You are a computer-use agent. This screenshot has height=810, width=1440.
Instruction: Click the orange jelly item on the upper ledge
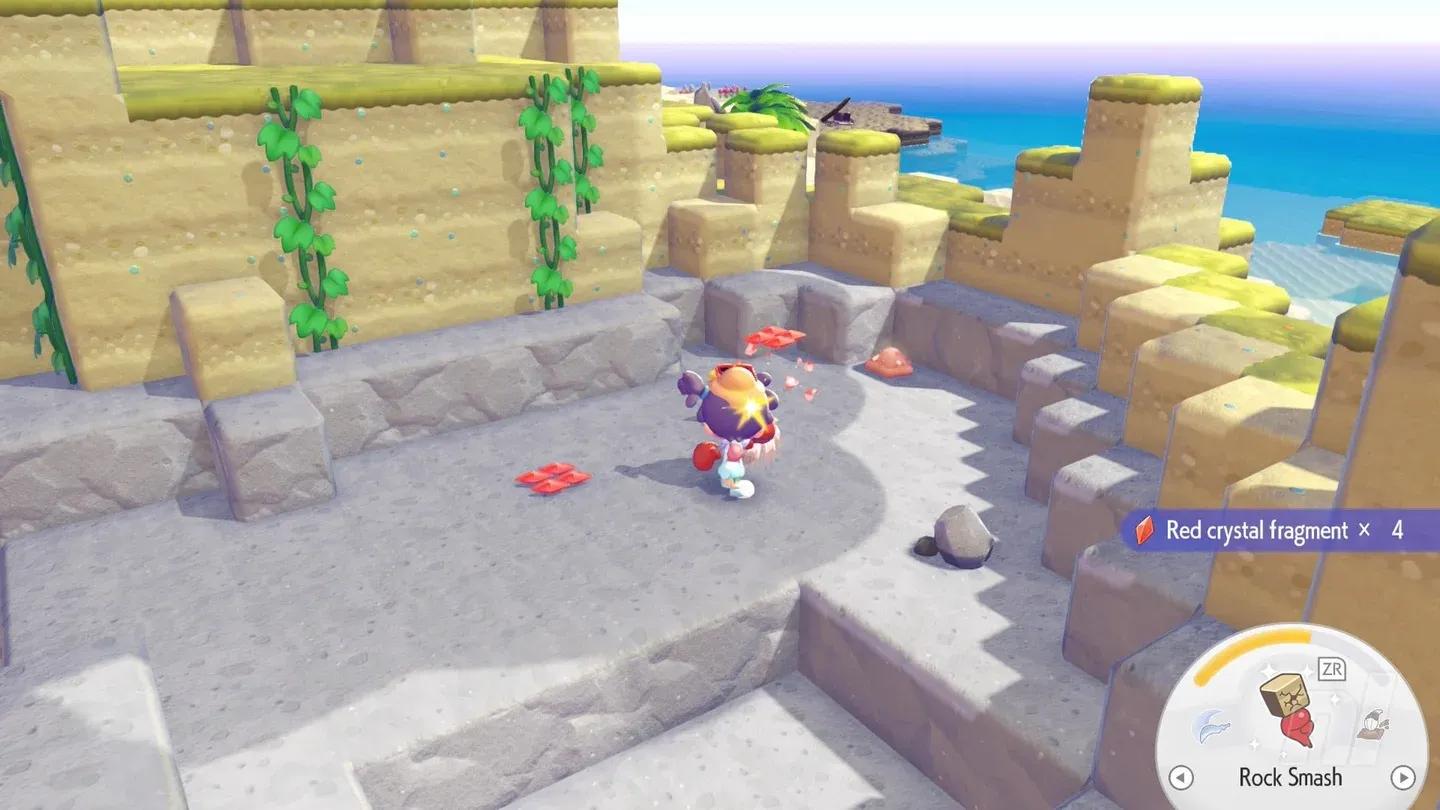pos(886,362)
